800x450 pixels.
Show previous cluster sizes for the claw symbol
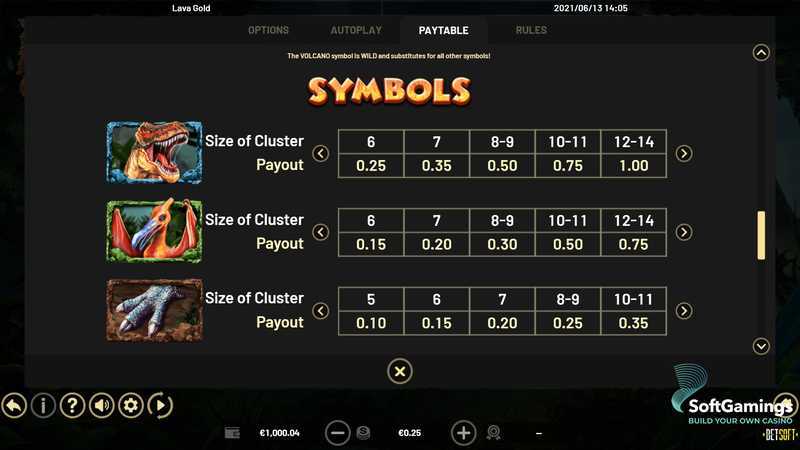[x=320, y=311]
